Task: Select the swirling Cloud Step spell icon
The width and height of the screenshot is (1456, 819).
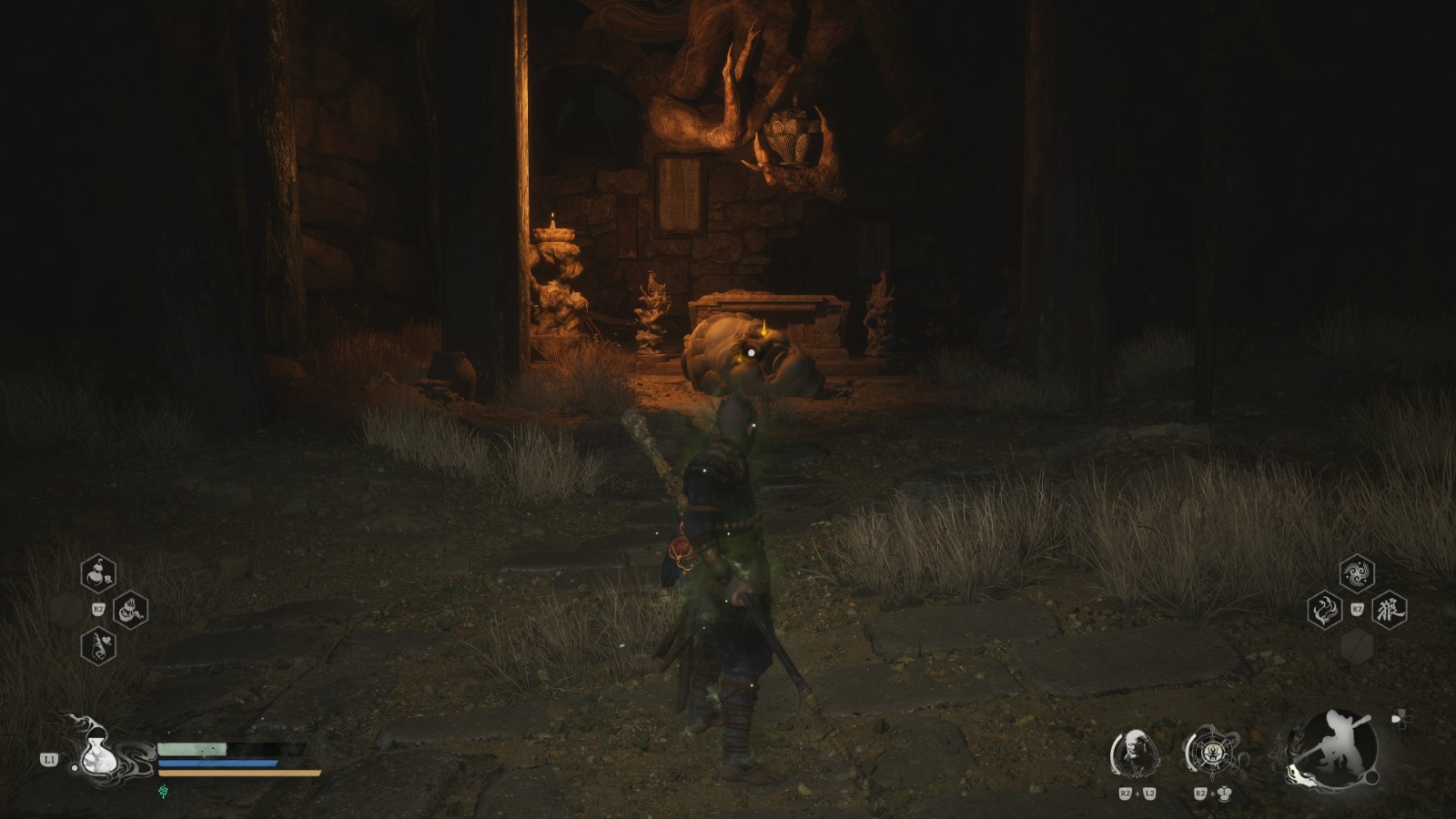Action: click(x=1358, y=573)
